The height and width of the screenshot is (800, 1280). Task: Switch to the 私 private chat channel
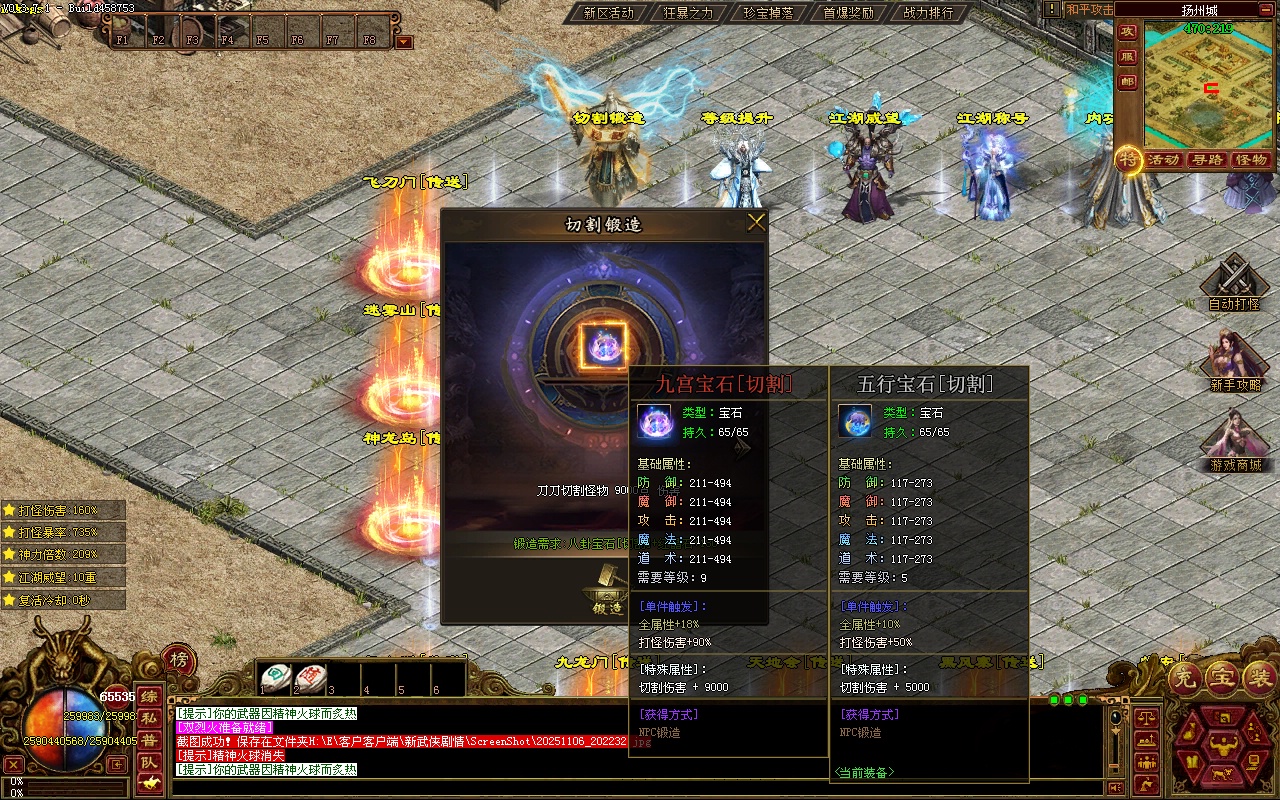pos(149,718)
